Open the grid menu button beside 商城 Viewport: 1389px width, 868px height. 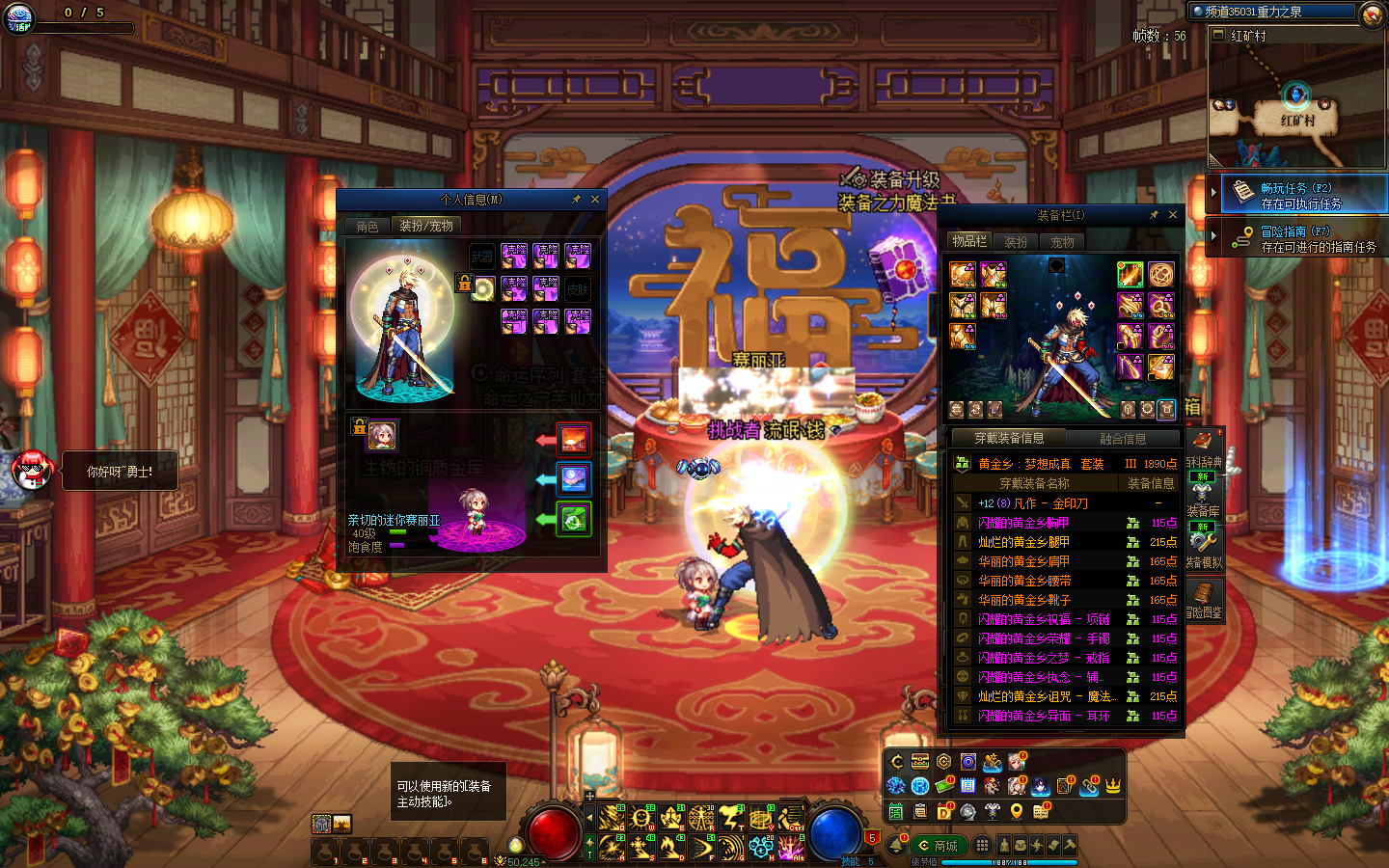982,845
